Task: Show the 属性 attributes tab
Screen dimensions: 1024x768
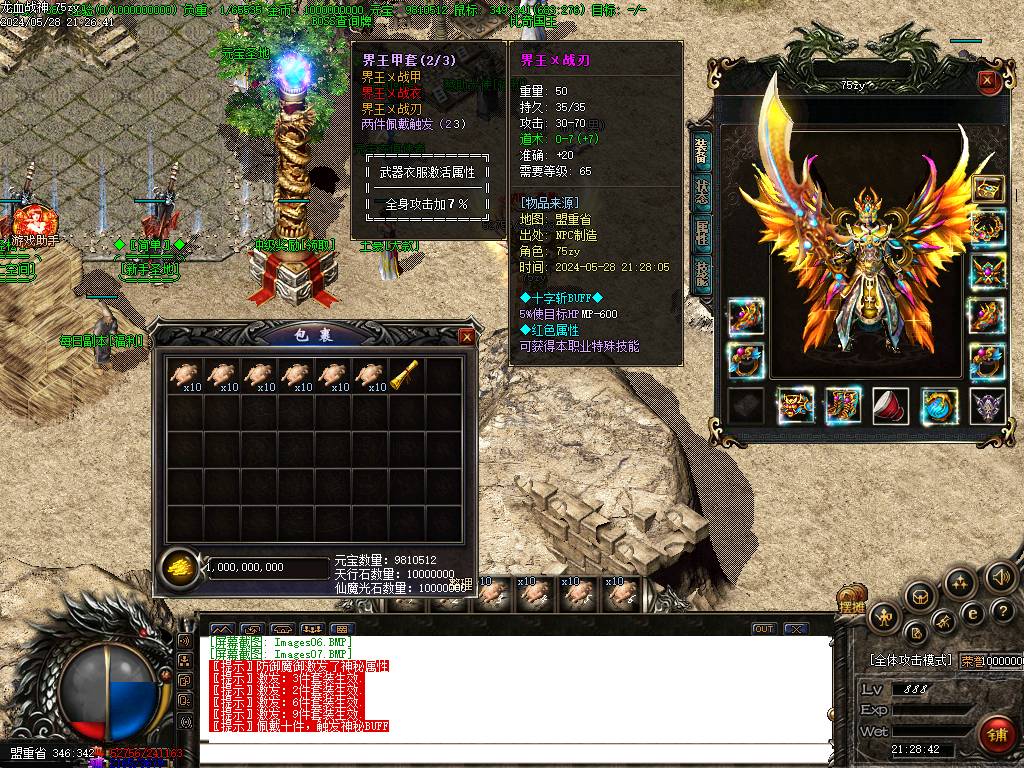Action: (702, 235)
